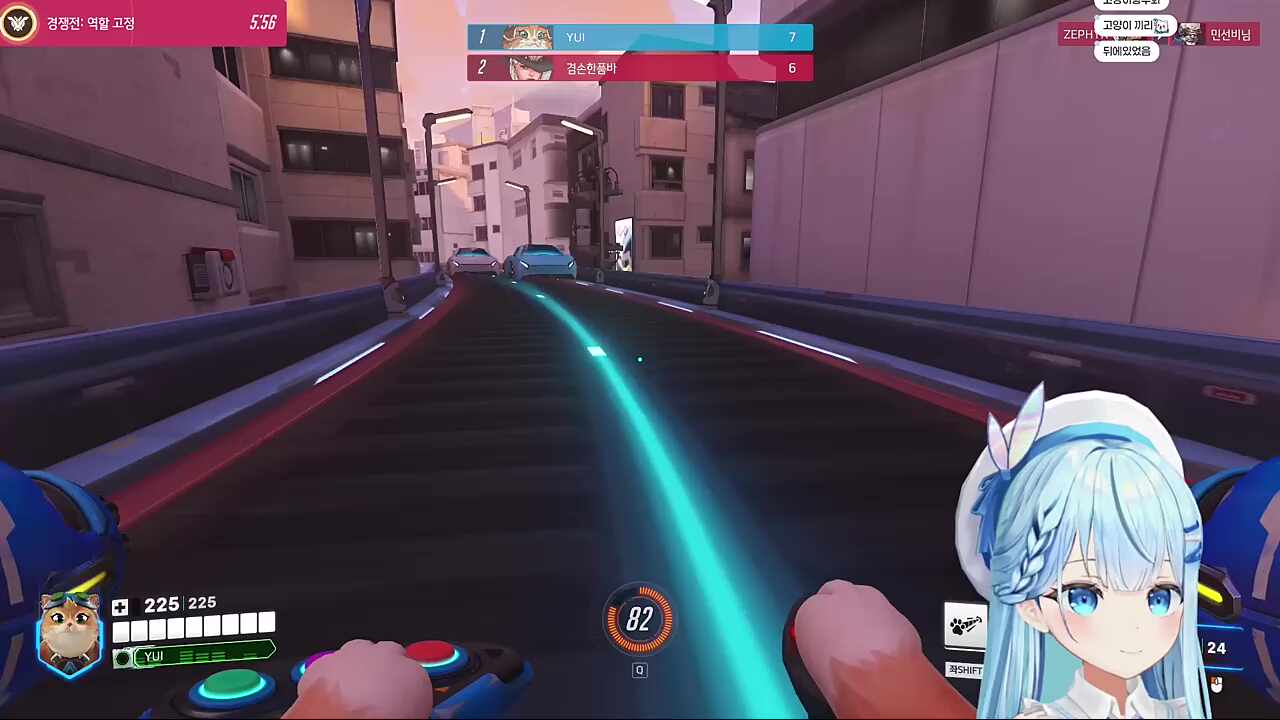Click the ammo counter showing 24

pyautogui.click(x=1216, y=648)
